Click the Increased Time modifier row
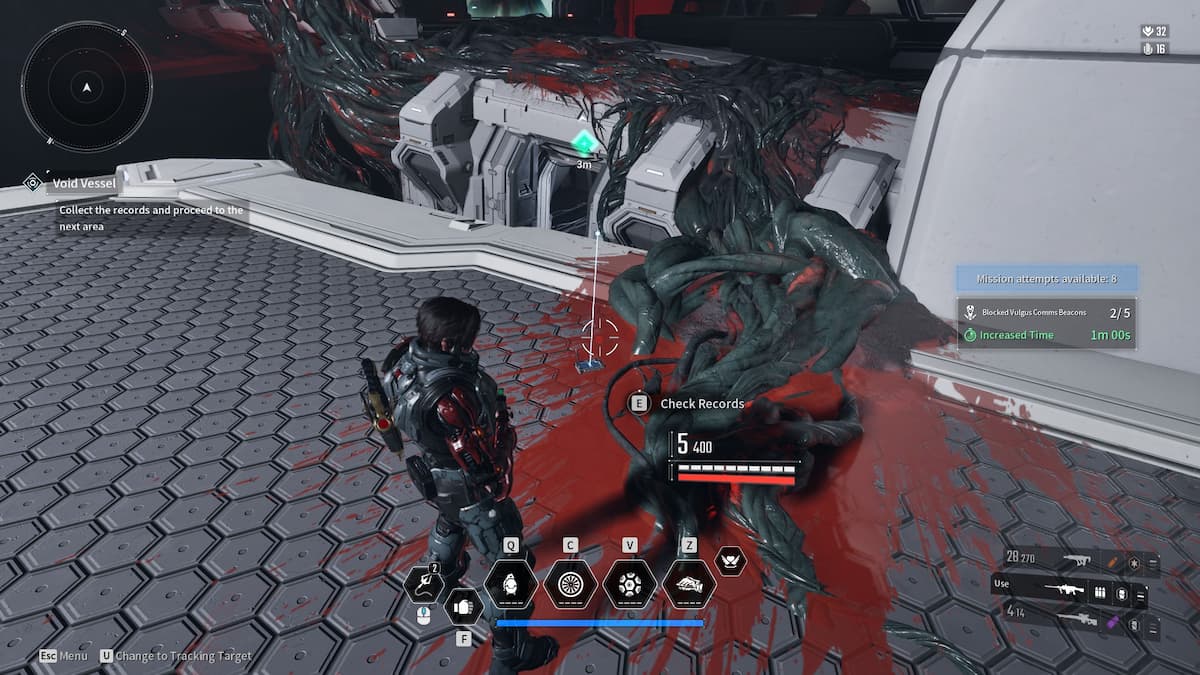The image size is (1200, 675). tap(1045, 335)
